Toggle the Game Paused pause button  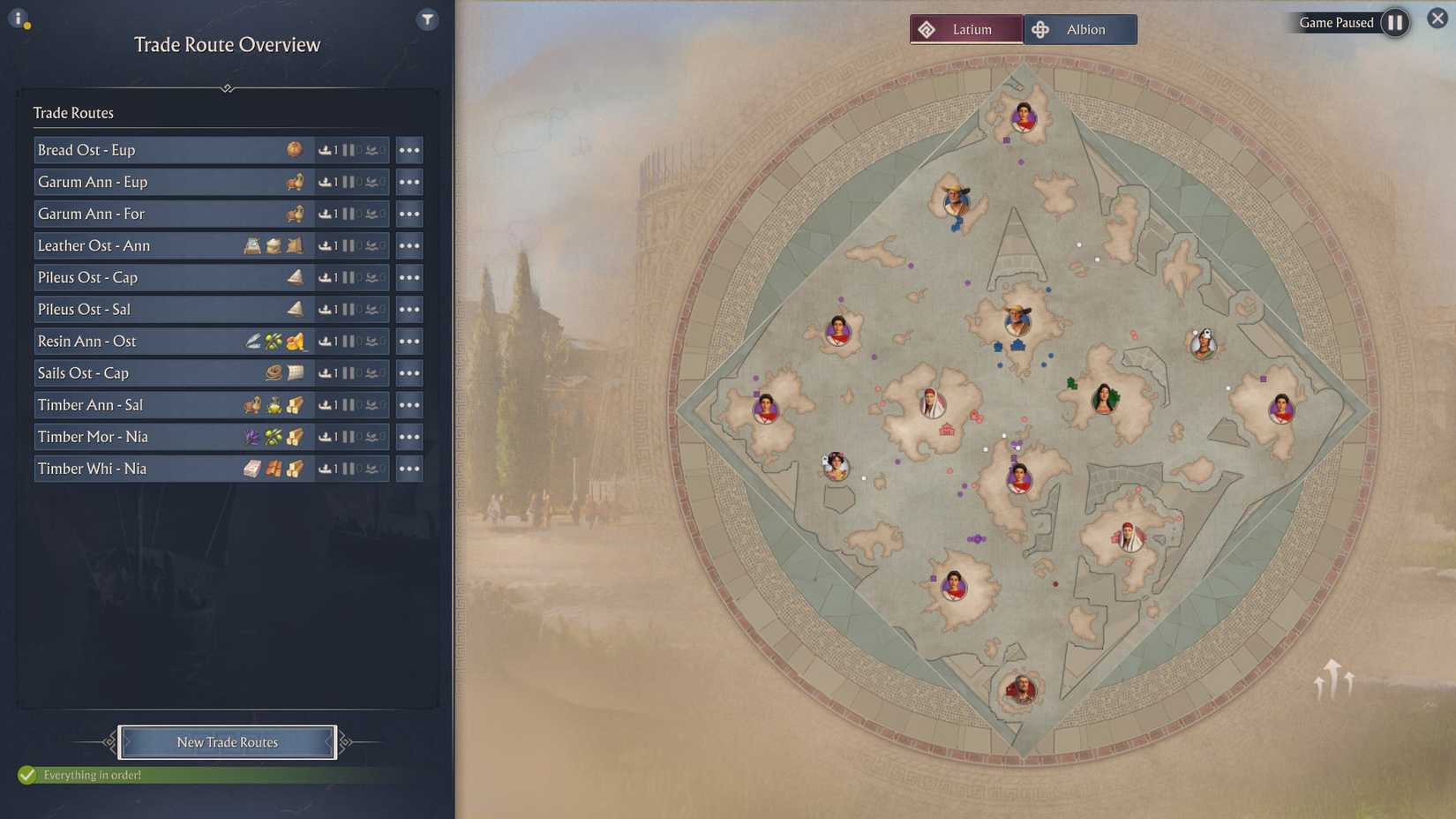1395,23
